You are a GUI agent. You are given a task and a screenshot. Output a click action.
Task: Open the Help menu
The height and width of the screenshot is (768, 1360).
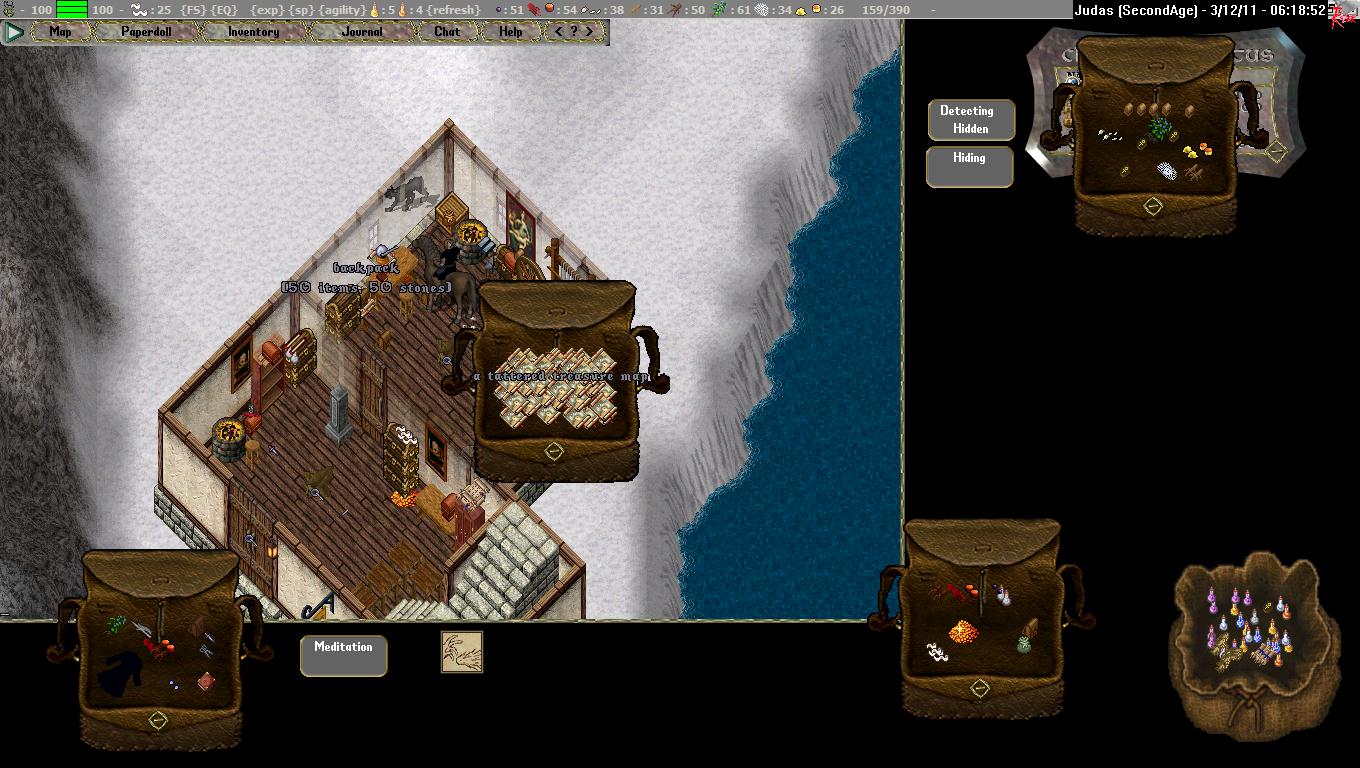(510, 32)
